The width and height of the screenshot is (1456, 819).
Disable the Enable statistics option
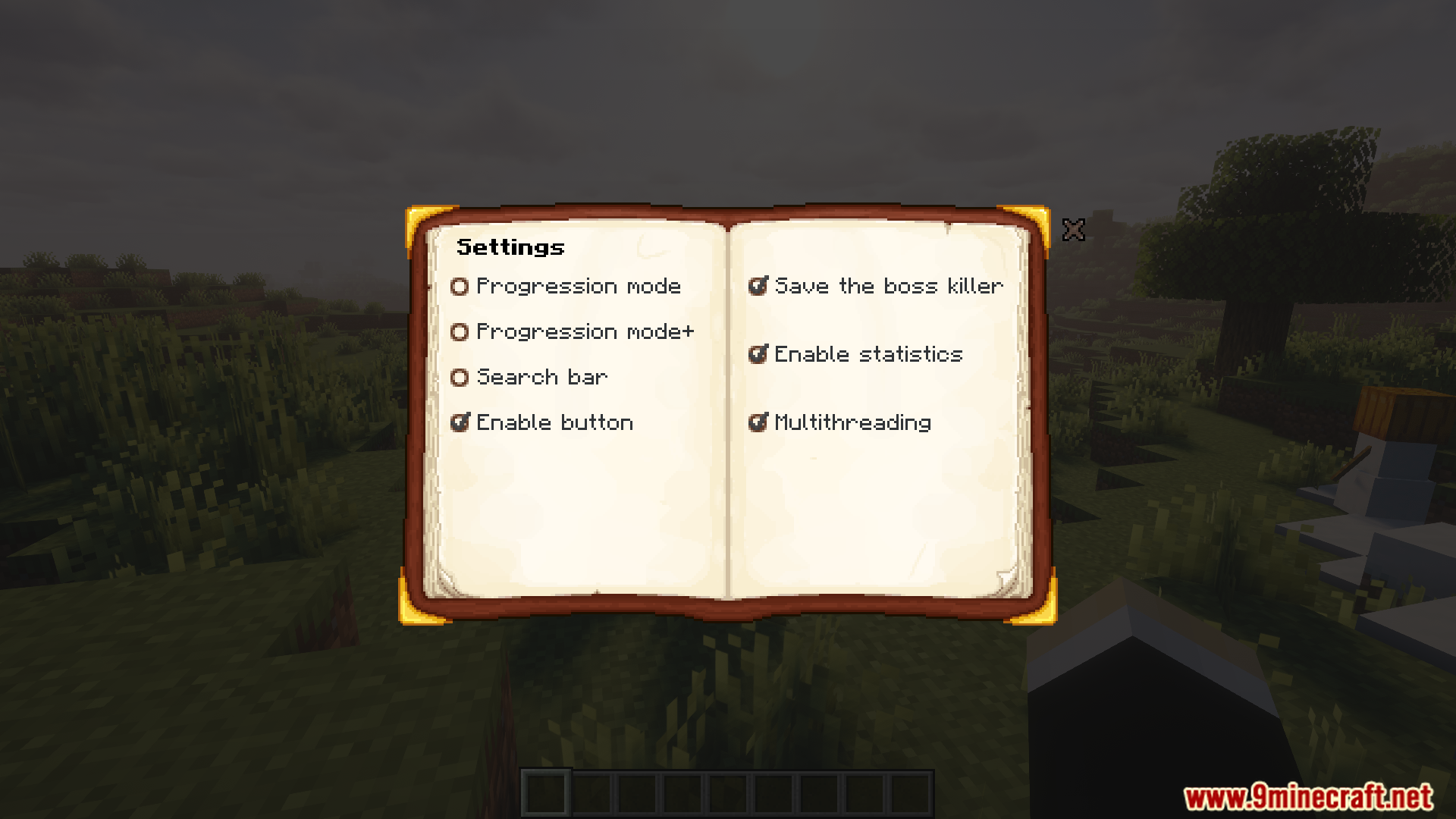tap(757, 354)
